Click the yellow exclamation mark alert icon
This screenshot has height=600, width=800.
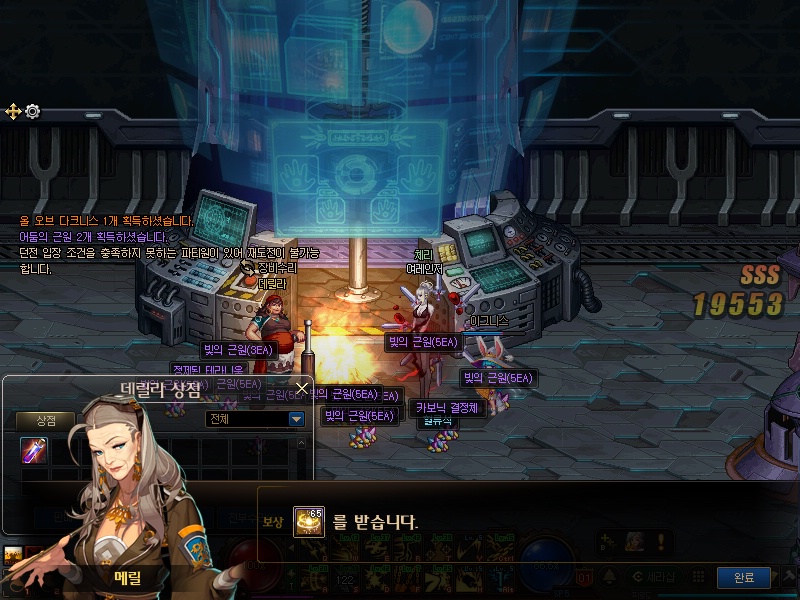point(661,542)
